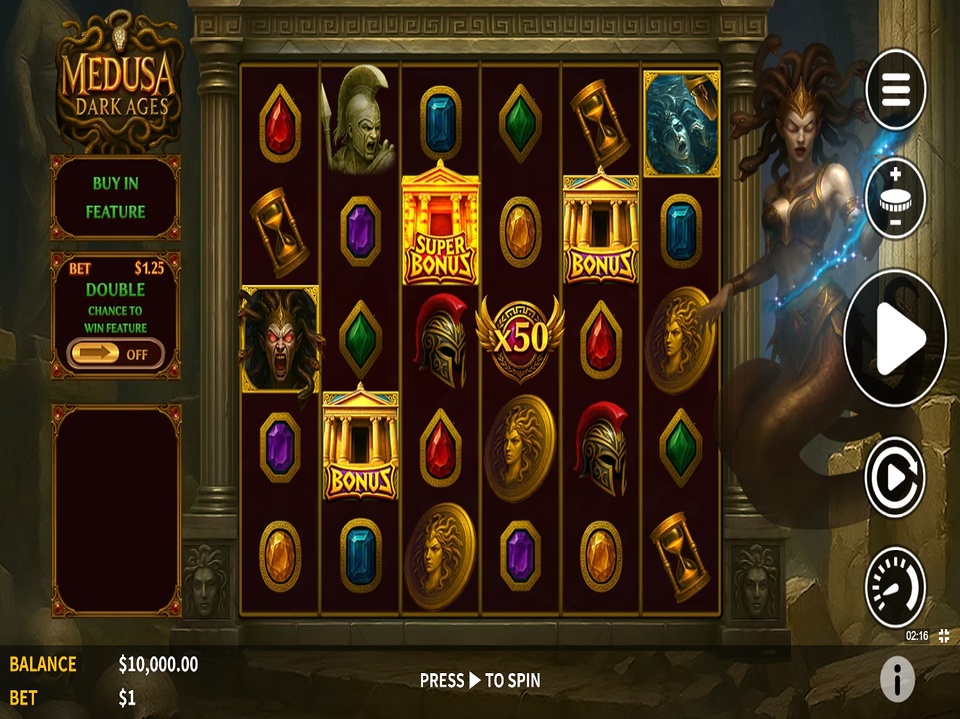
Task: Toggle Double Chance to Win Feature
Action: click(x=115, y=353)
